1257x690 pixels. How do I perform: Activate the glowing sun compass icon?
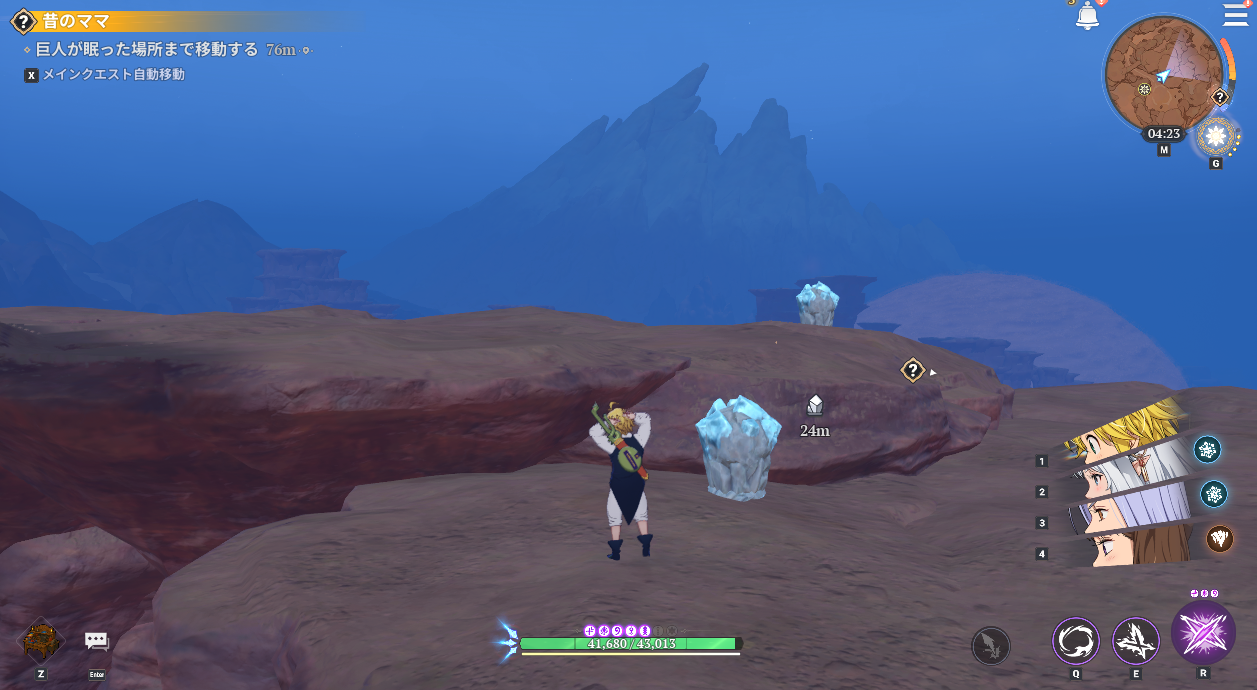[x=1216, y=136]
